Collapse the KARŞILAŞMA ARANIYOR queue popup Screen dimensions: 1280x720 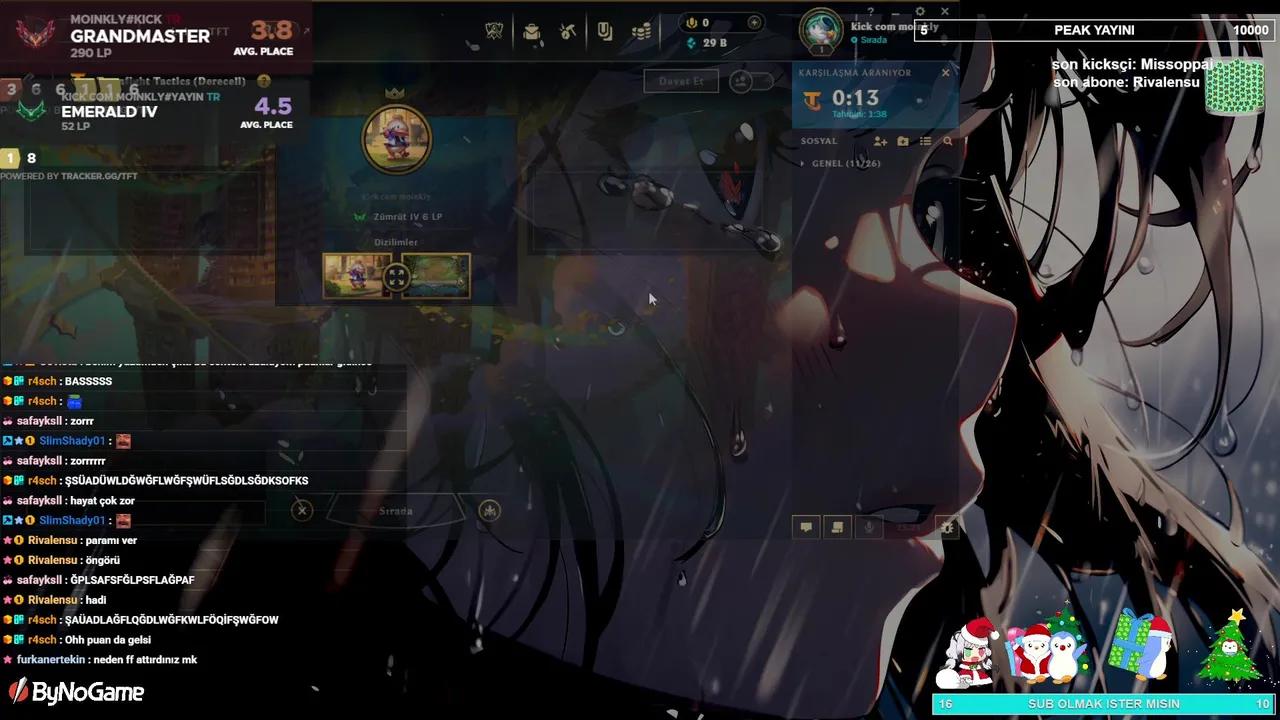point(945,72)
